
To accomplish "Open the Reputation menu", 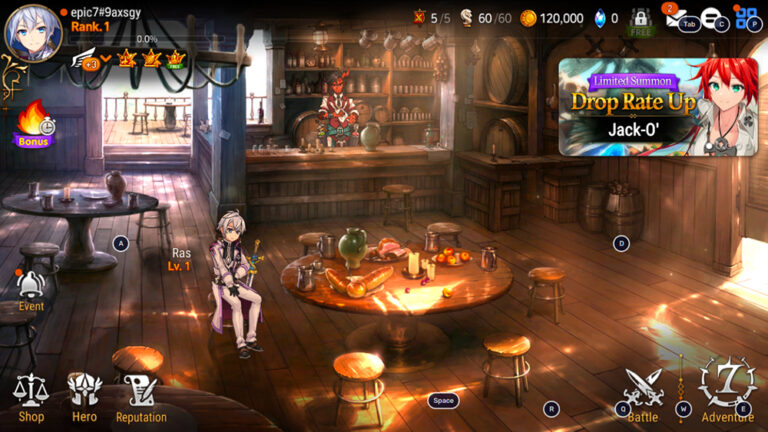I will pyautogui.click(x=141, y=397).
